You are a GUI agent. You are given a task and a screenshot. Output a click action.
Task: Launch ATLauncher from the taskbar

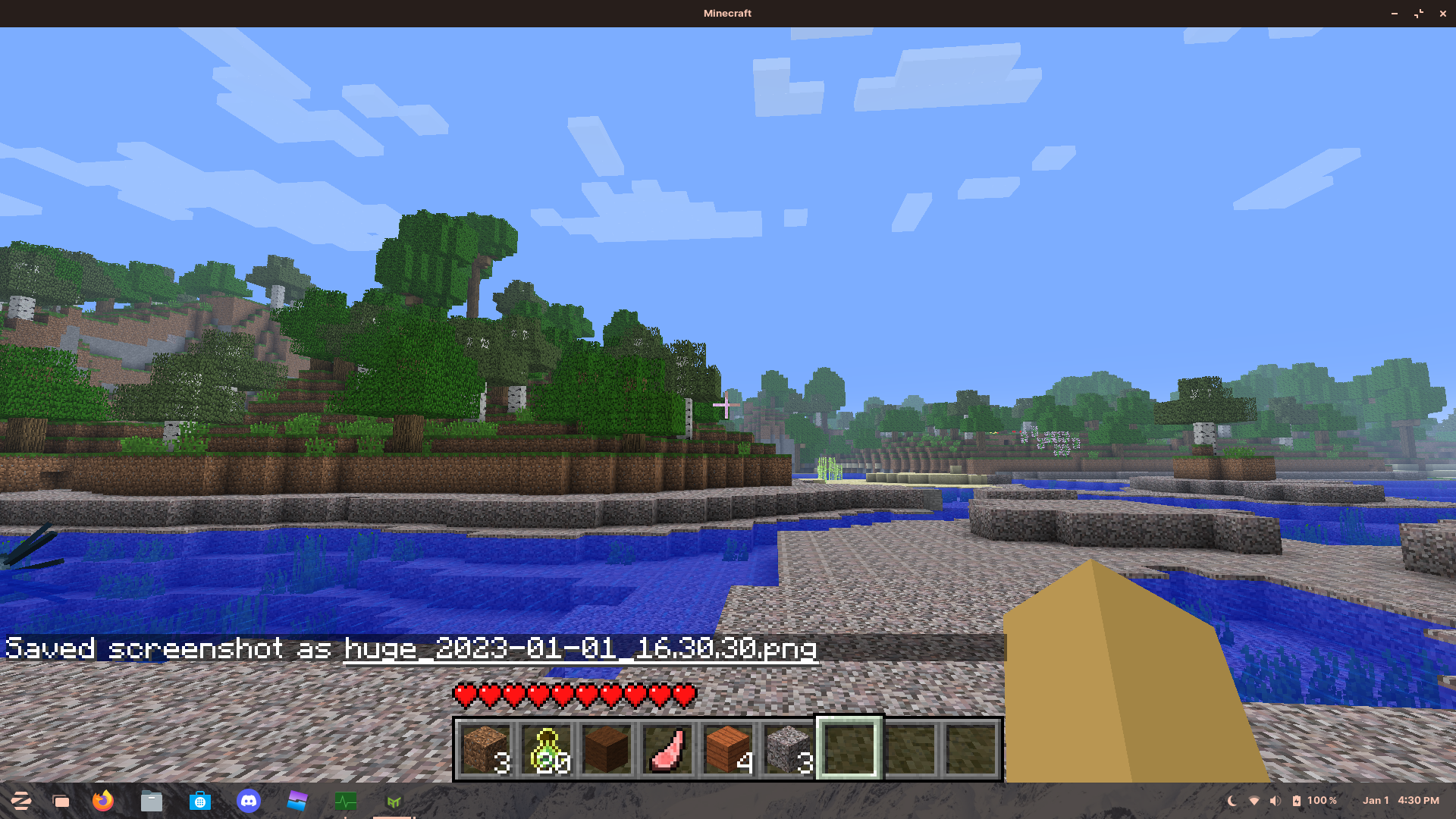tap(394, 800)
